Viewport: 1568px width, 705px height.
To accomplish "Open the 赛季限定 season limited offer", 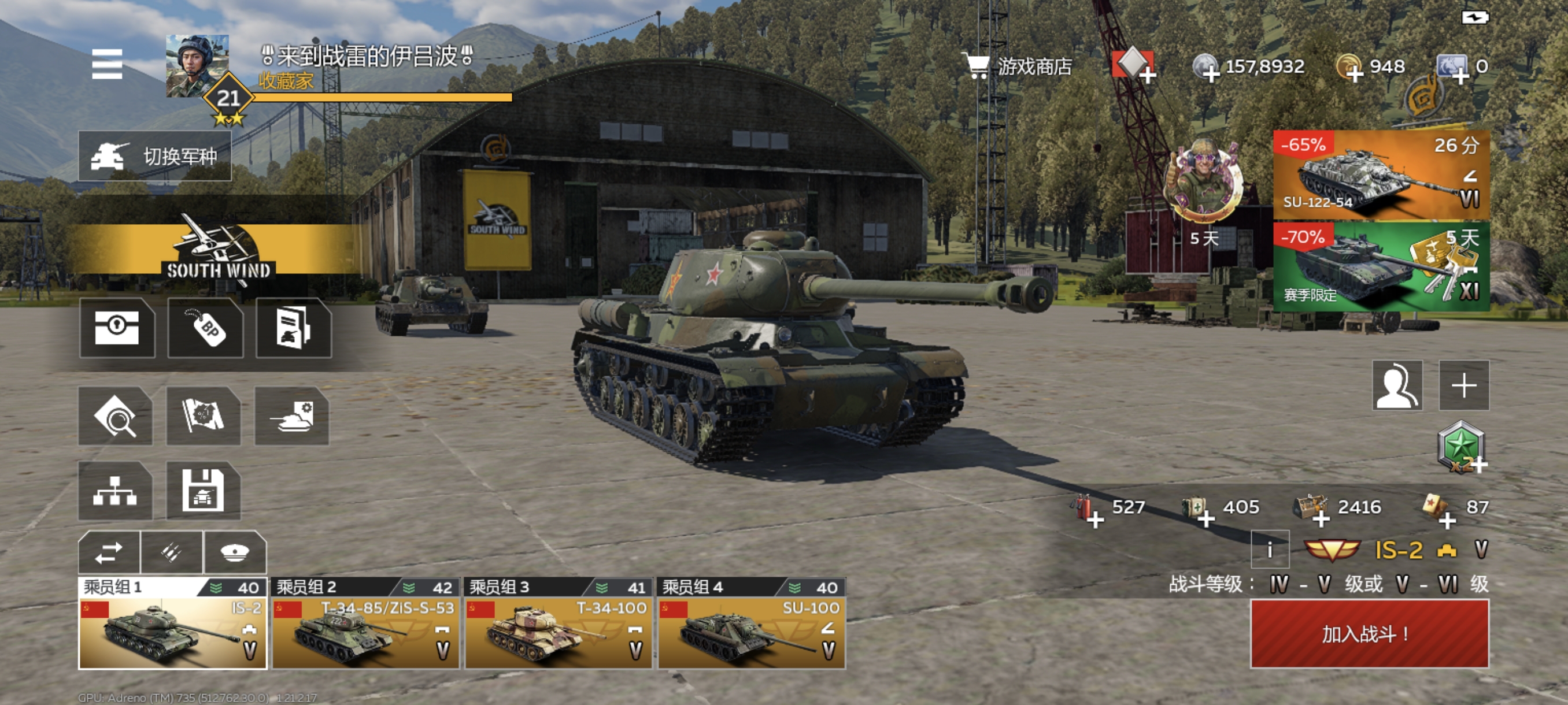I will [x=1381, y=267].
